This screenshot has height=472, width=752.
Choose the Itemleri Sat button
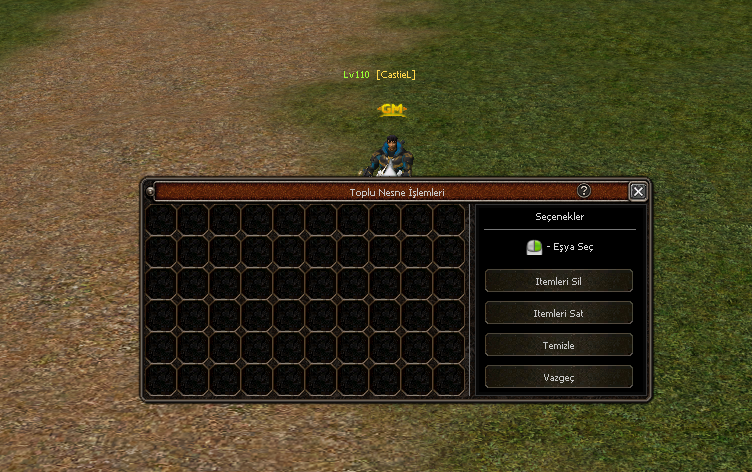pyautogui.click(x=558, y=313)
